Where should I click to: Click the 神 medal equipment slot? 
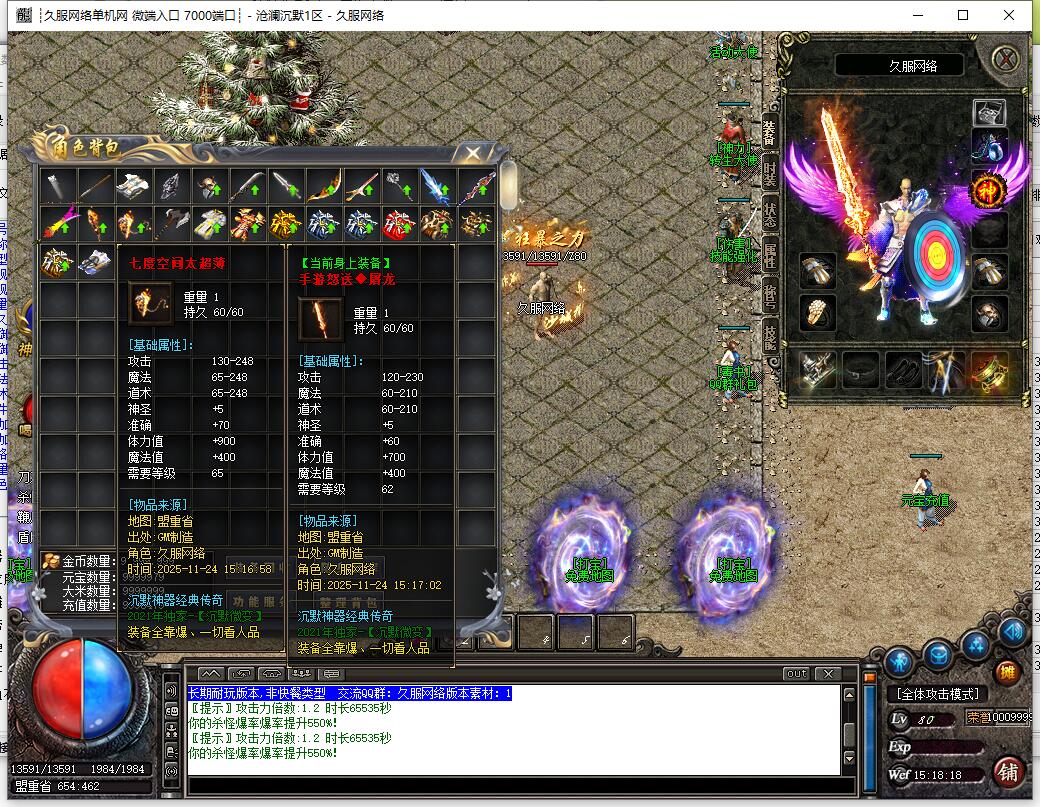click(989, 188)
